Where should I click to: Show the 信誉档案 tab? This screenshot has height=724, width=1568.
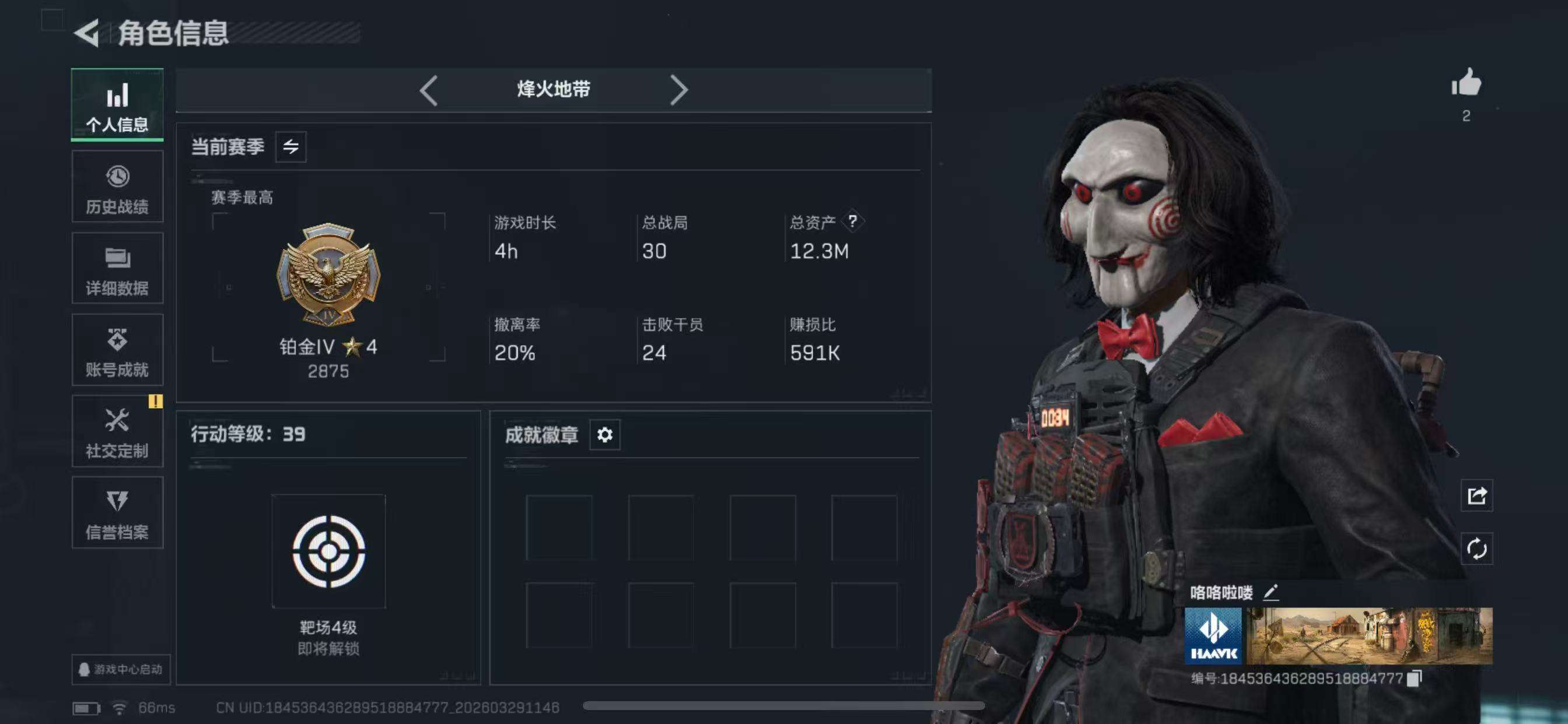coord(117,513)
